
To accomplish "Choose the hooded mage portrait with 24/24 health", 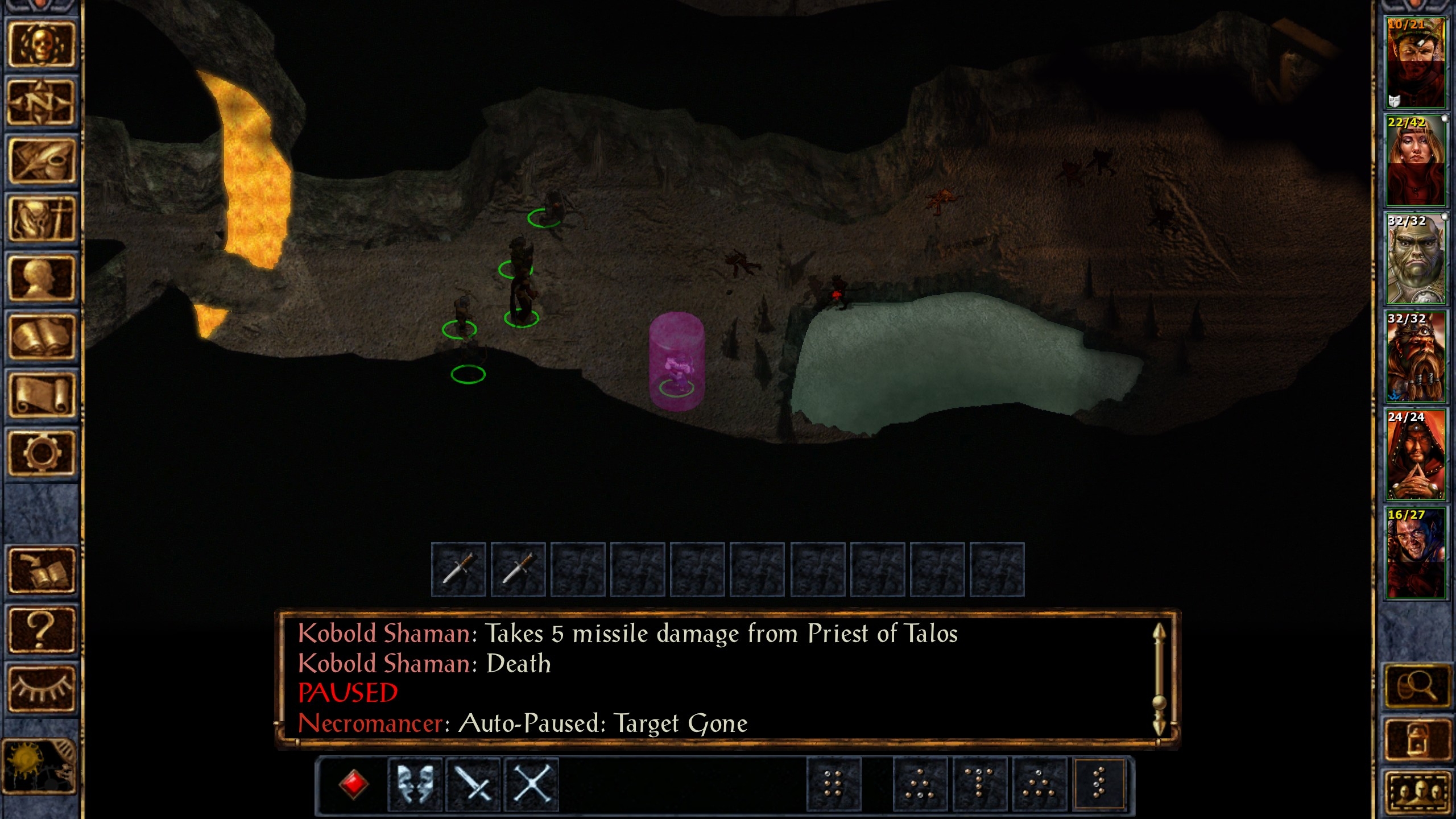I will pyautogui.click(x=1416, y=454).
